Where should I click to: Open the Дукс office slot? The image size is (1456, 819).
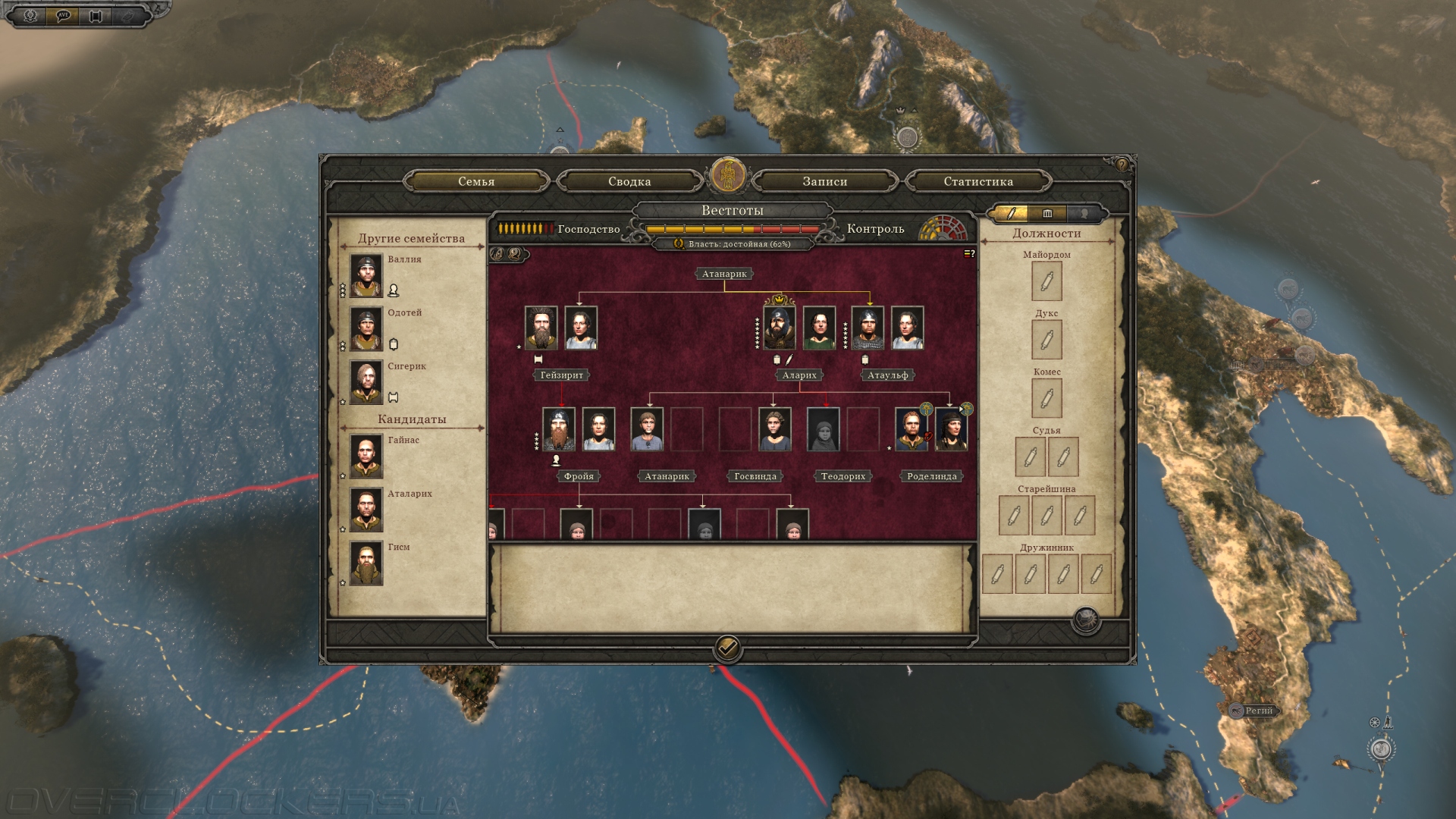tap(1046, 340)
